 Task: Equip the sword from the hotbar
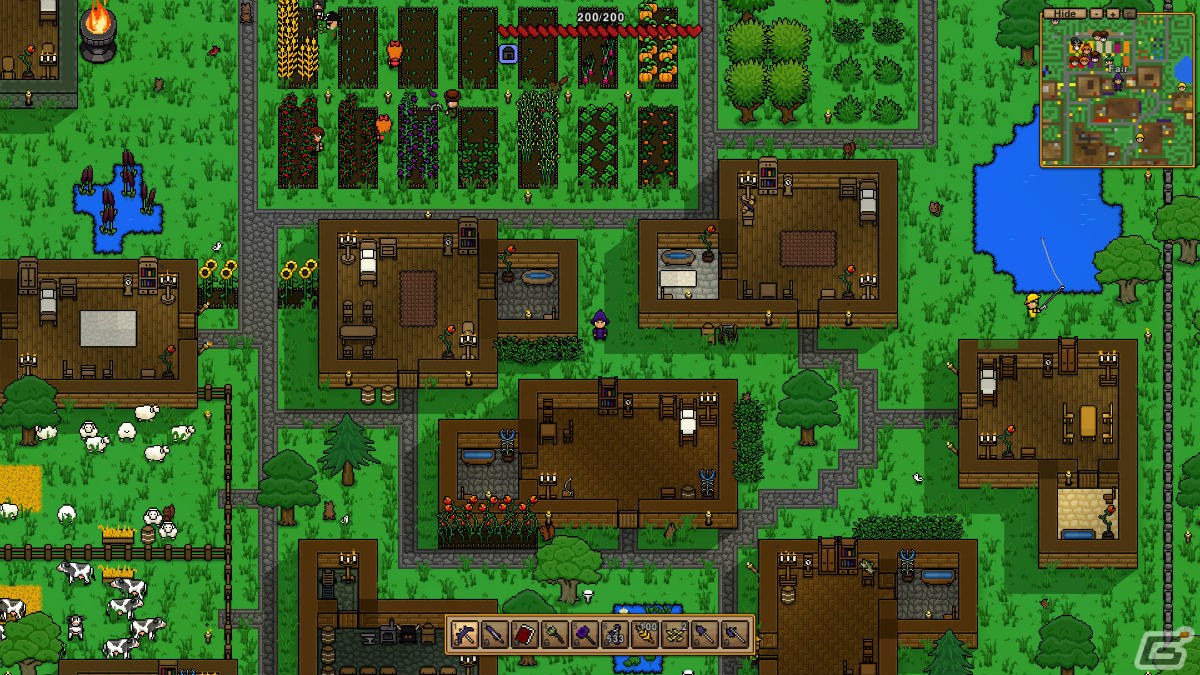(x=494, y=634)
